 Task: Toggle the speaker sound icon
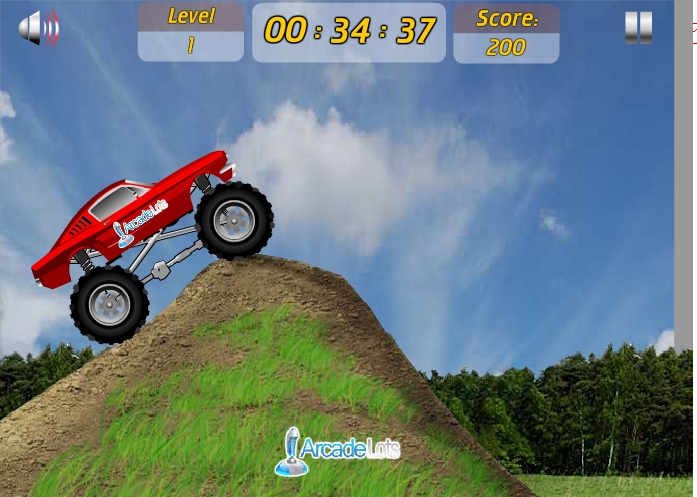tap(39, 28)
